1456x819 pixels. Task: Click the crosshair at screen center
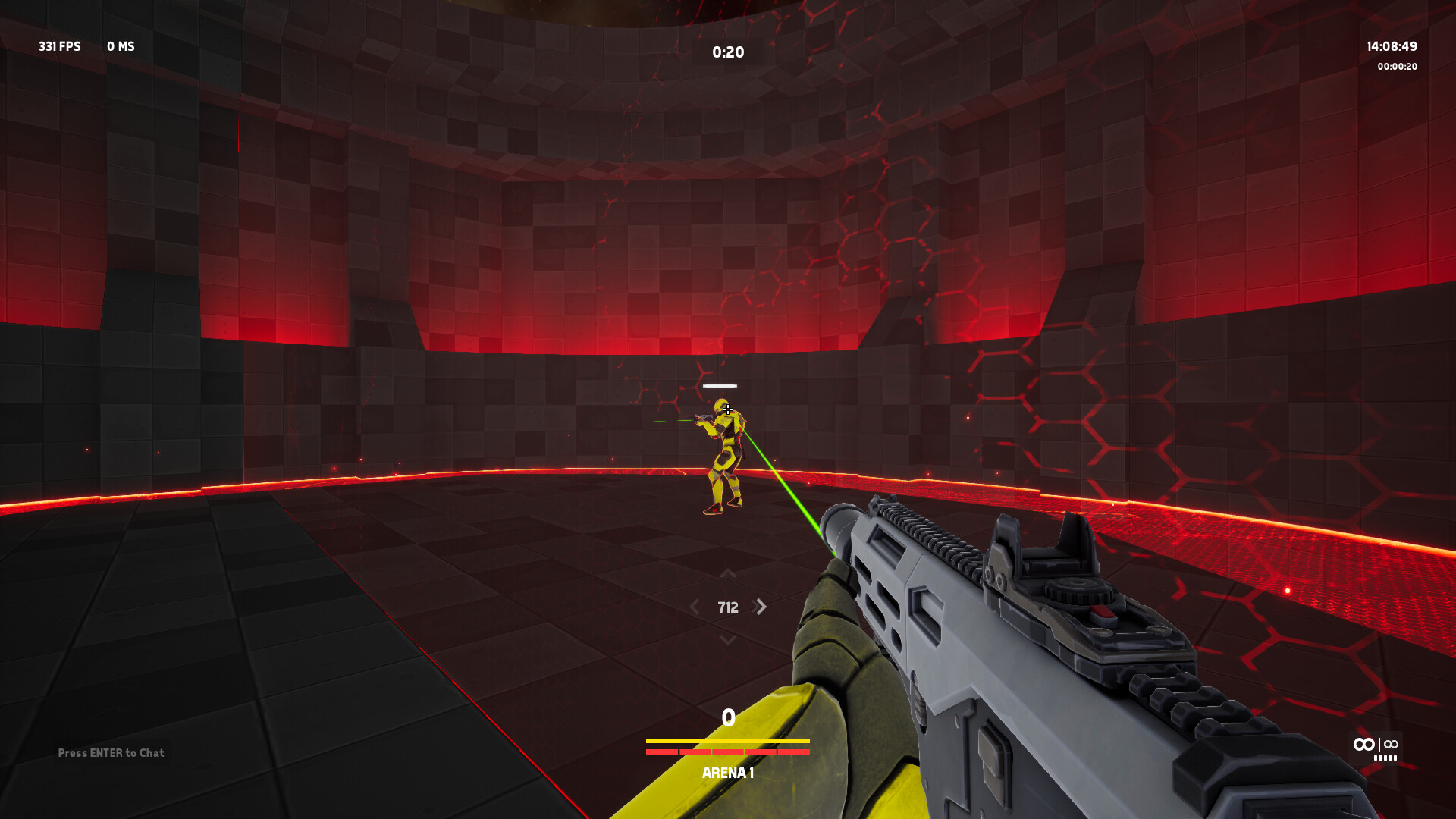tap(728, 409)
